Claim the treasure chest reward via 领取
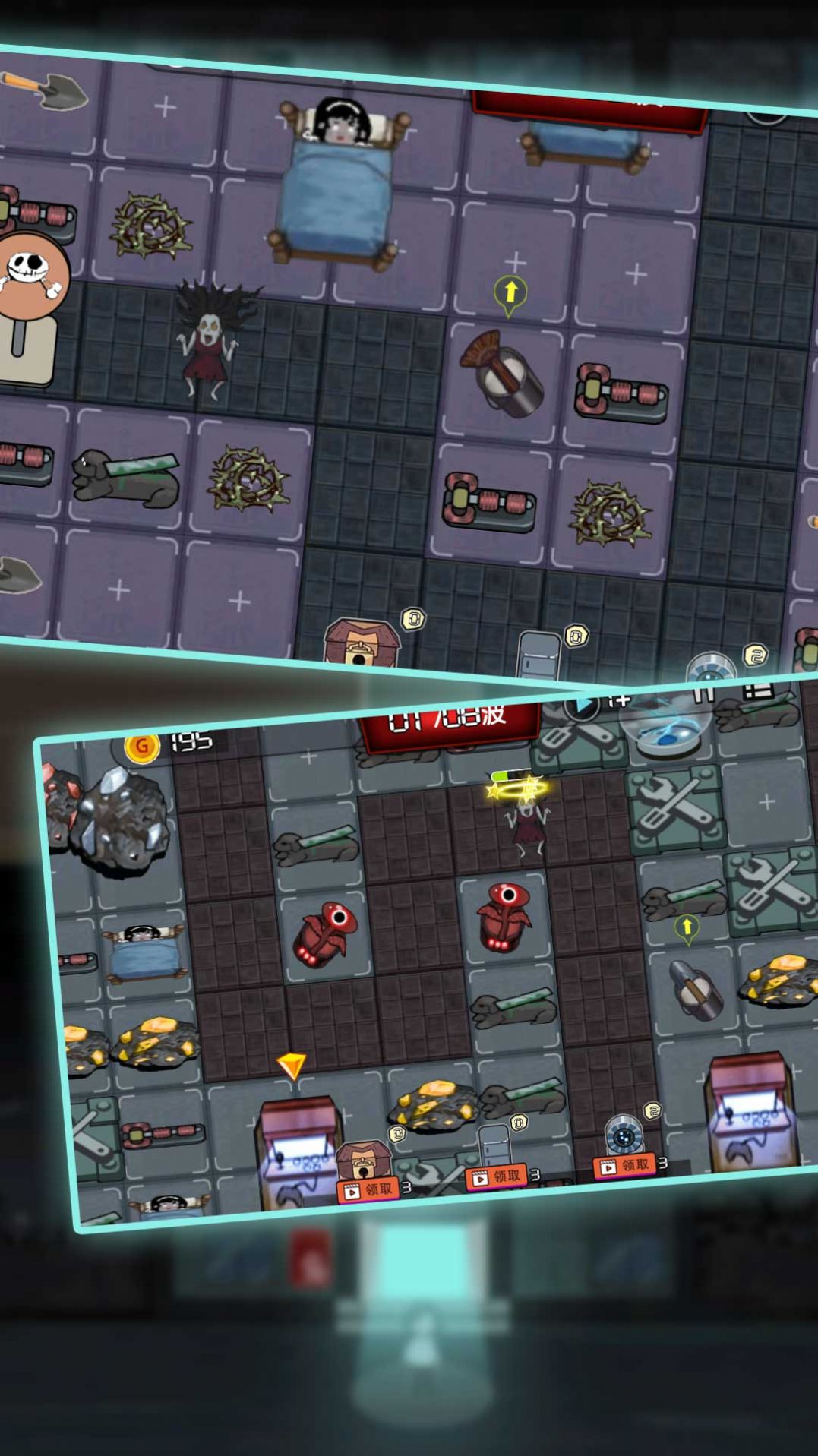Image resolution: width=818 pixels, height=1456 pixels. pos(368,1189)
